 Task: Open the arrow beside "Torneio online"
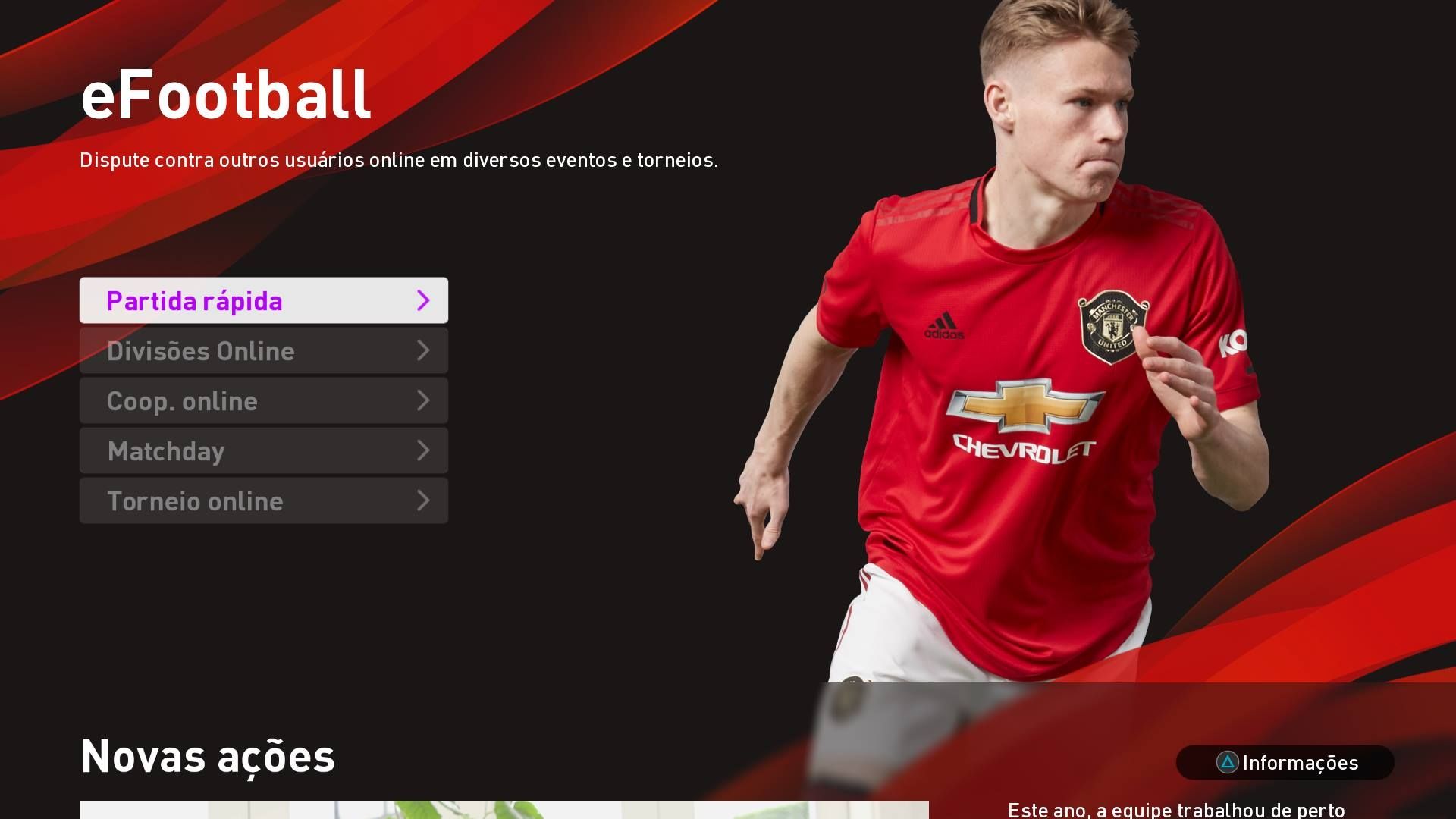tap(424, 500)
